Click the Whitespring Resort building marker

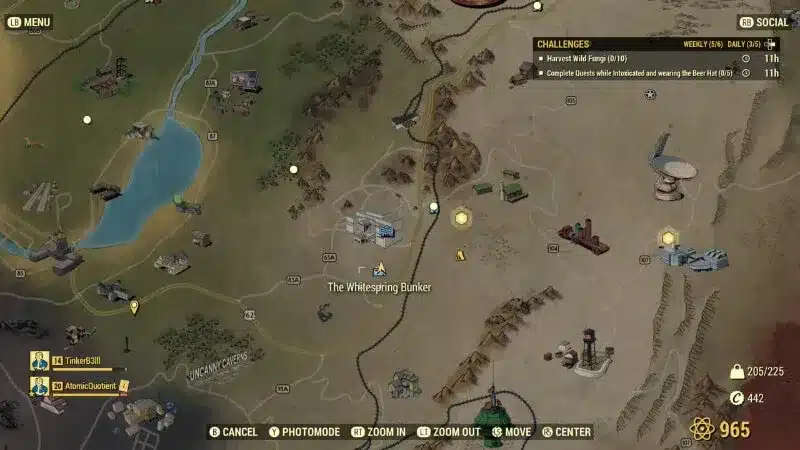coord(371,227)
